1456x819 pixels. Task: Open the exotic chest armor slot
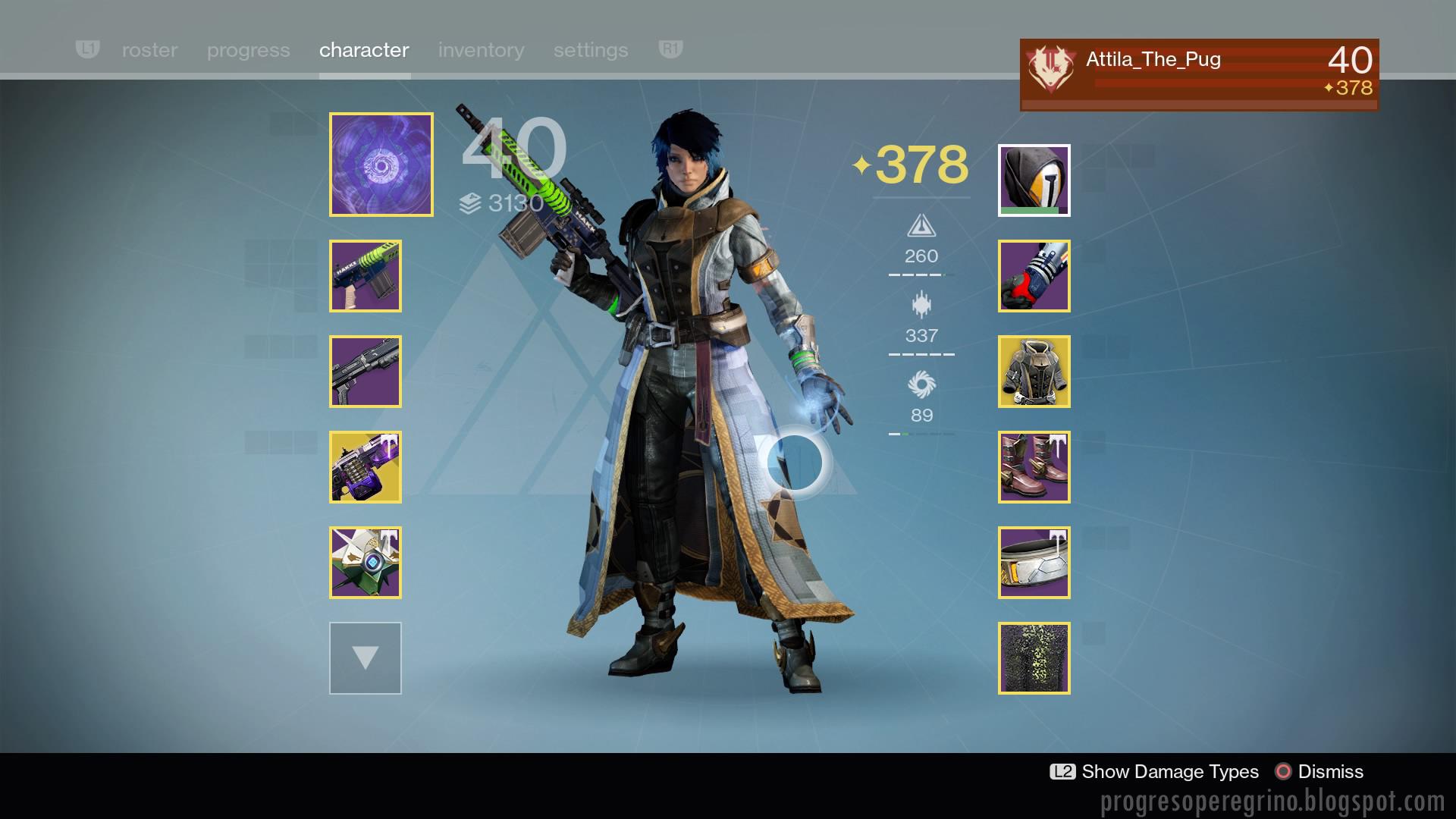pyautogui.click(x=1034, y=372)
